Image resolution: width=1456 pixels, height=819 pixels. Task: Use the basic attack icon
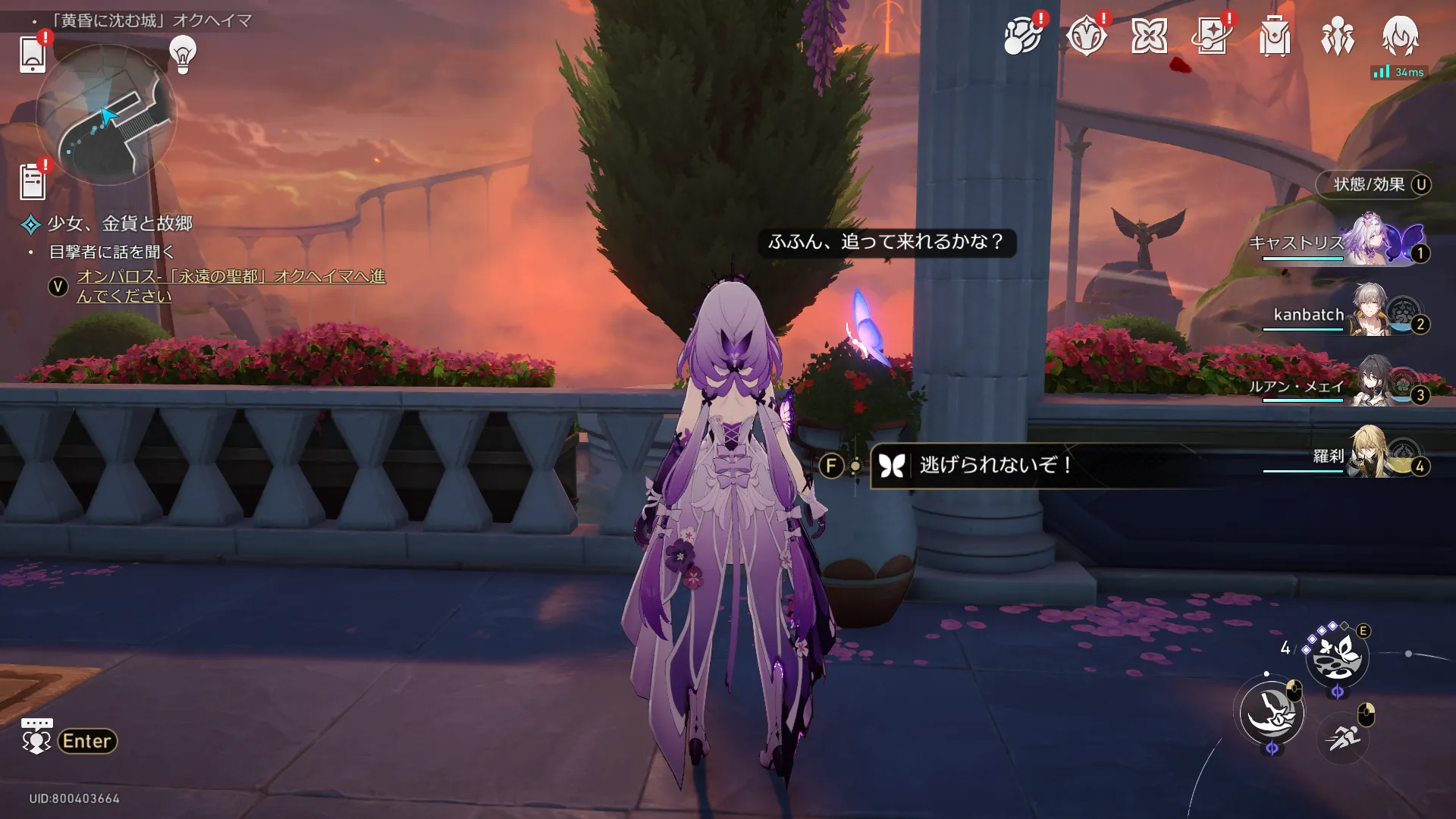(1272, 713)
